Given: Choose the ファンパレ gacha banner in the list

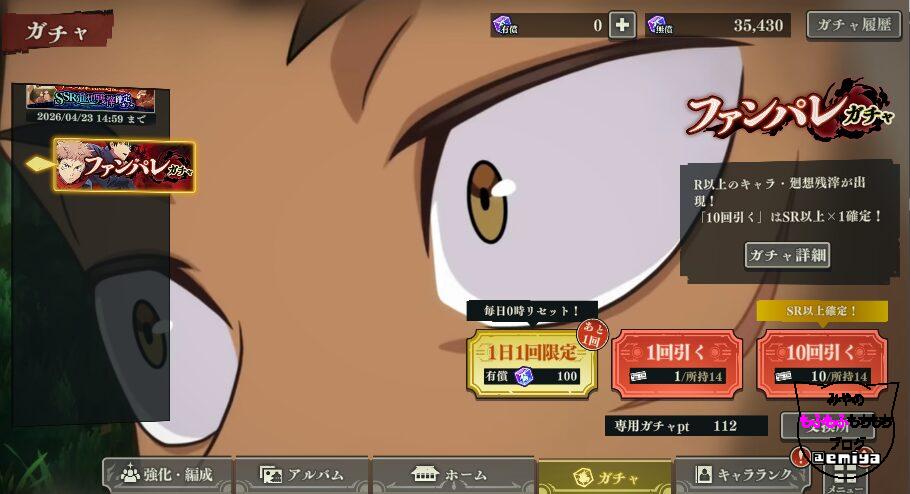Looking at the screenshot, I should [x=124, y=165].
